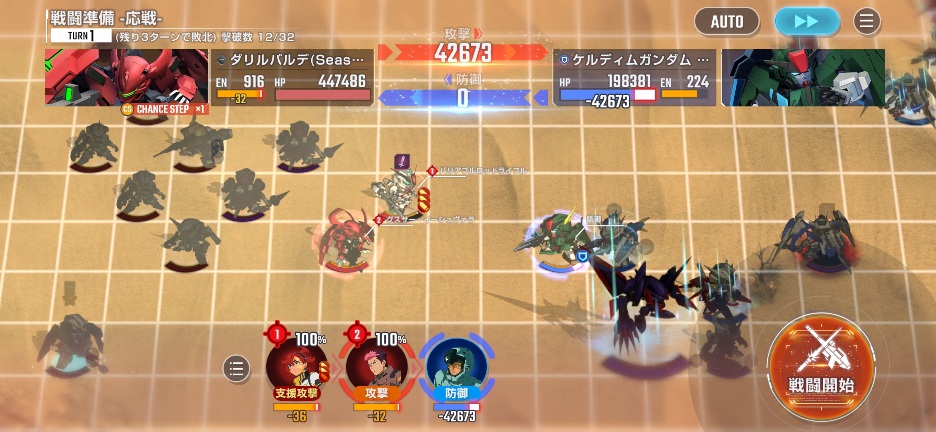Activate the fast-forward speed button

point(806,21)
